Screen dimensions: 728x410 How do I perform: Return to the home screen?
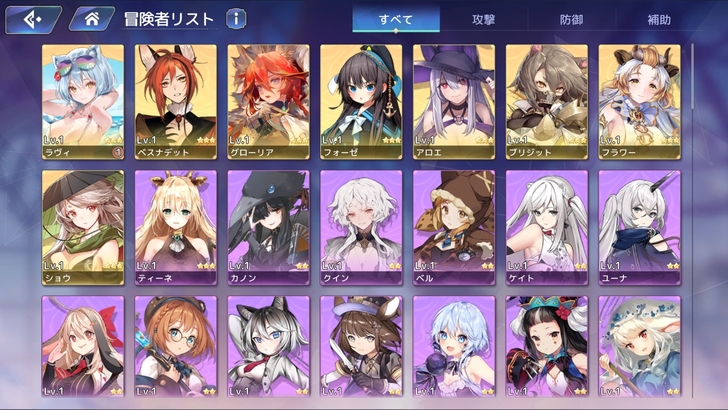click(x=92, y=19)
